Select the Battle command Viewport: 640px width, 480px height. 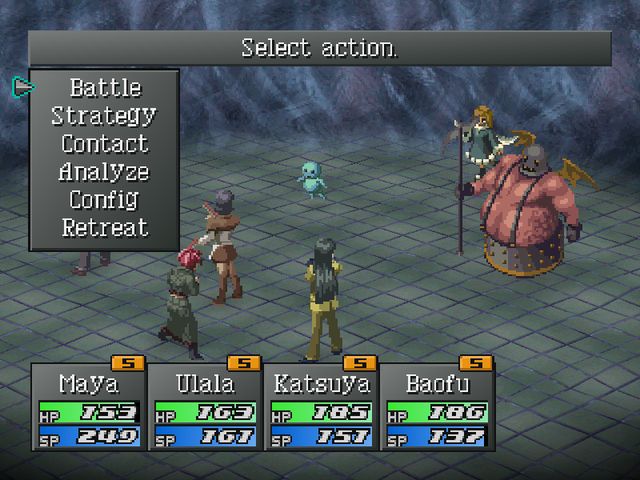click(105, 88)
